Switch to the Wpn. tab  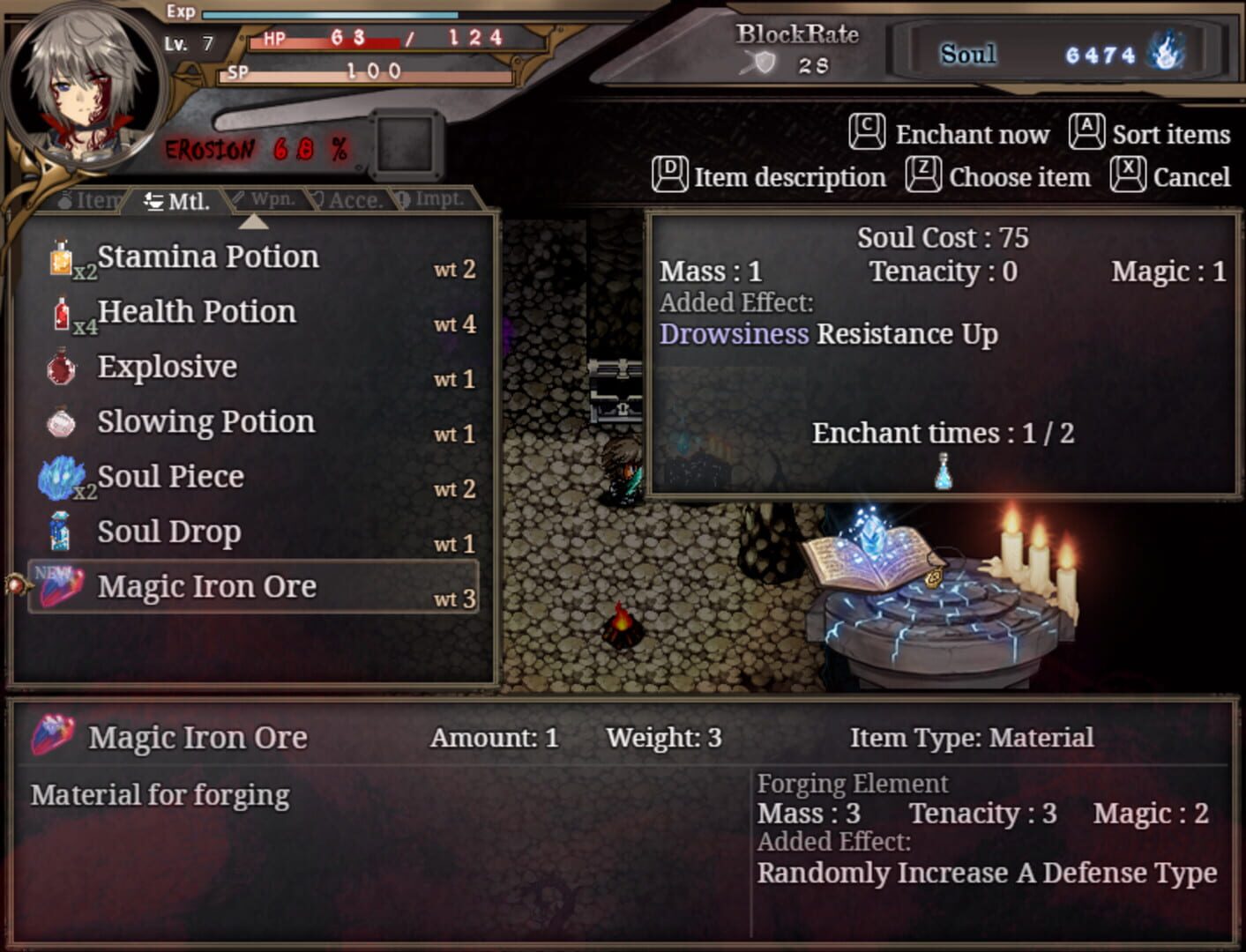pos(264,198)
